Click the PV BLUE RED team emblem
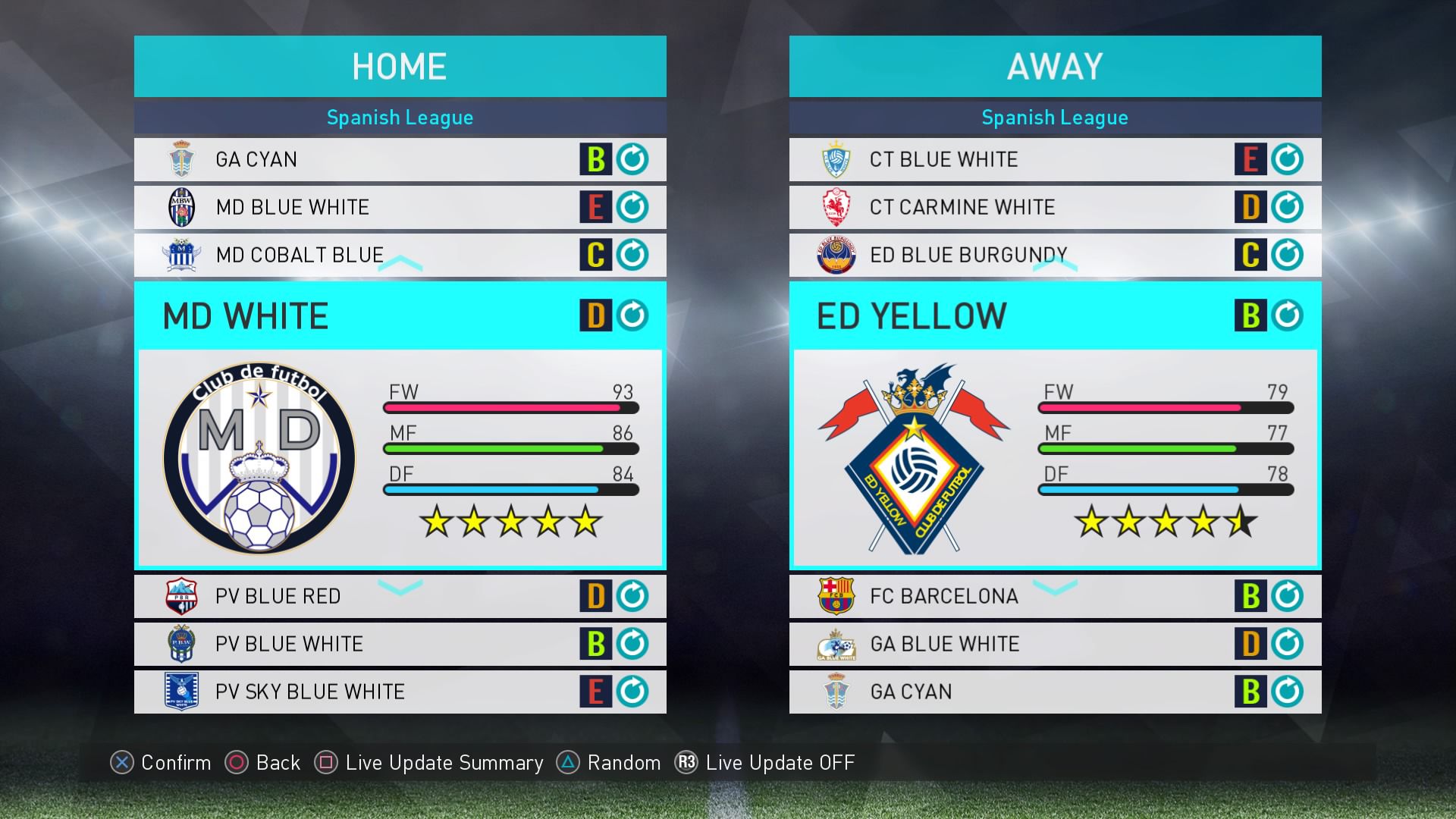 pos(180,596)
